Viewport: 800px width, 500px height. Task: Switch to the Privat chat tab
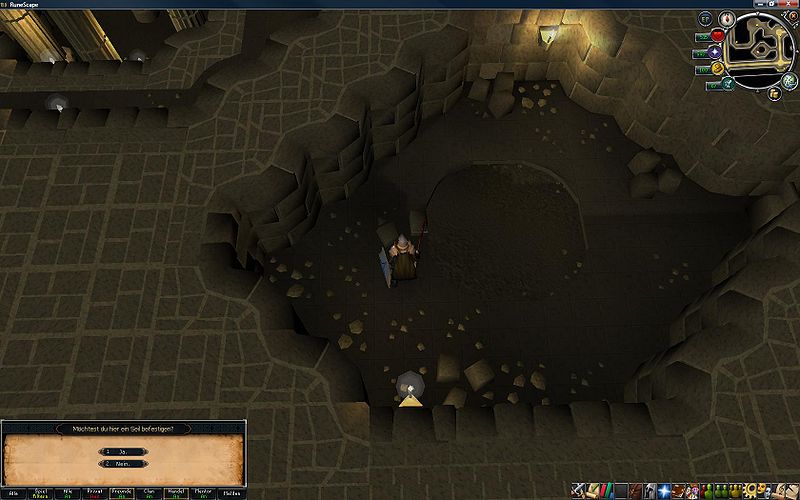click(94, 493)
